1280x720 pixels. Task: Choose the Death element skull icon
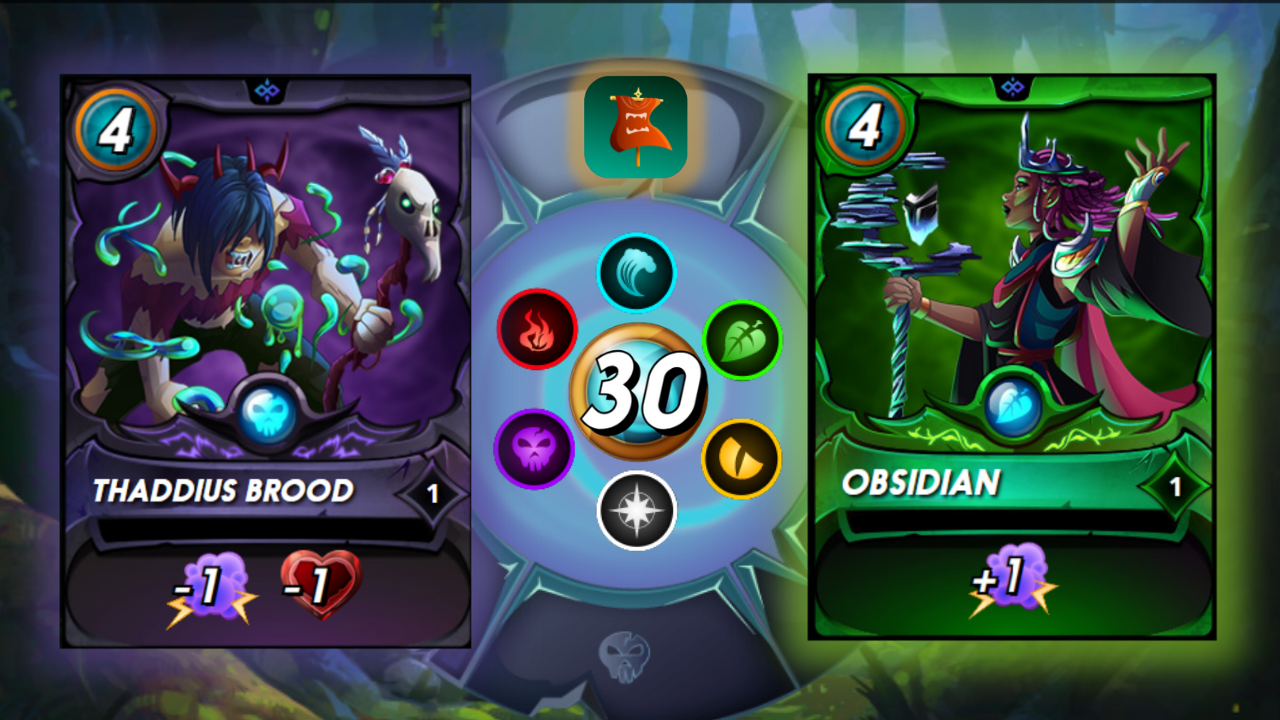pyautogui.click(x=534, y=449)
